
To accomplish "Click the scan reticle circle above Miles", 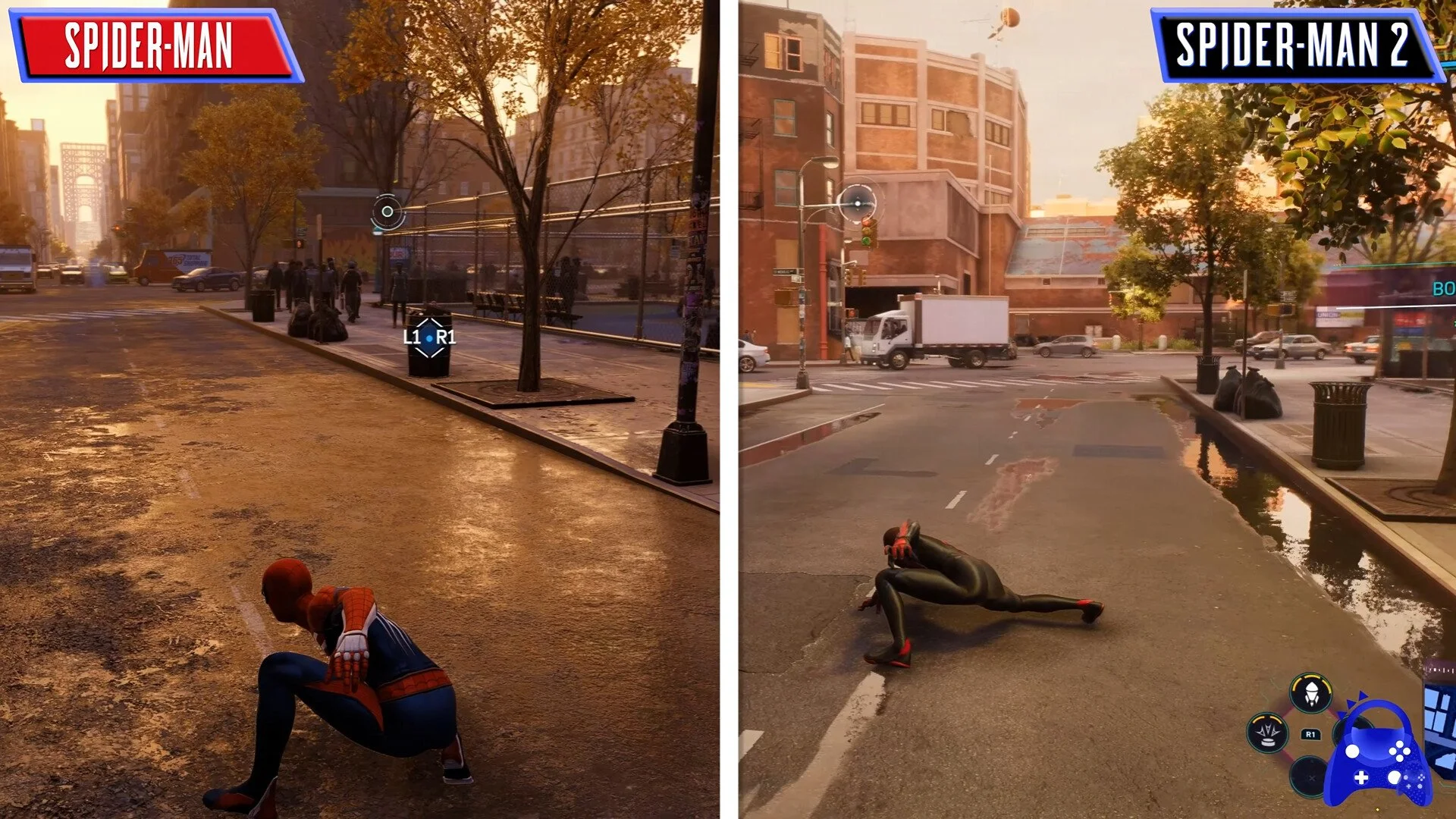I will pos(858,203).
